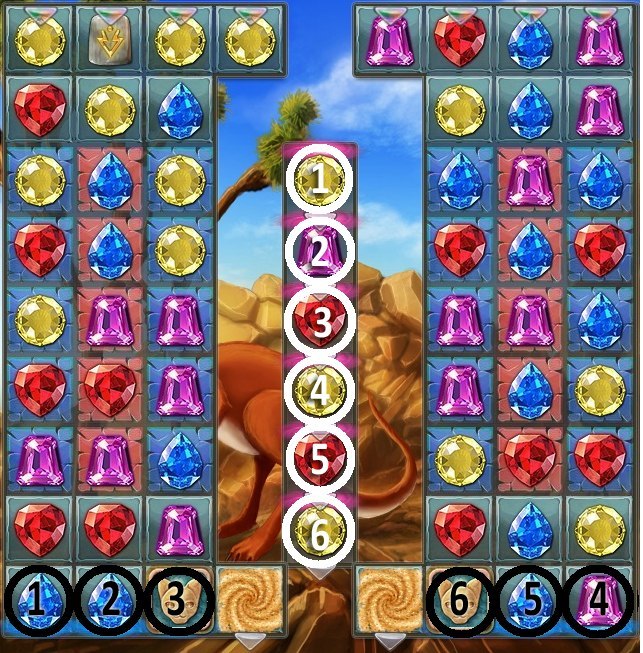
Task: Select the black-circled blue gem numbered 1
Action: 36,601
